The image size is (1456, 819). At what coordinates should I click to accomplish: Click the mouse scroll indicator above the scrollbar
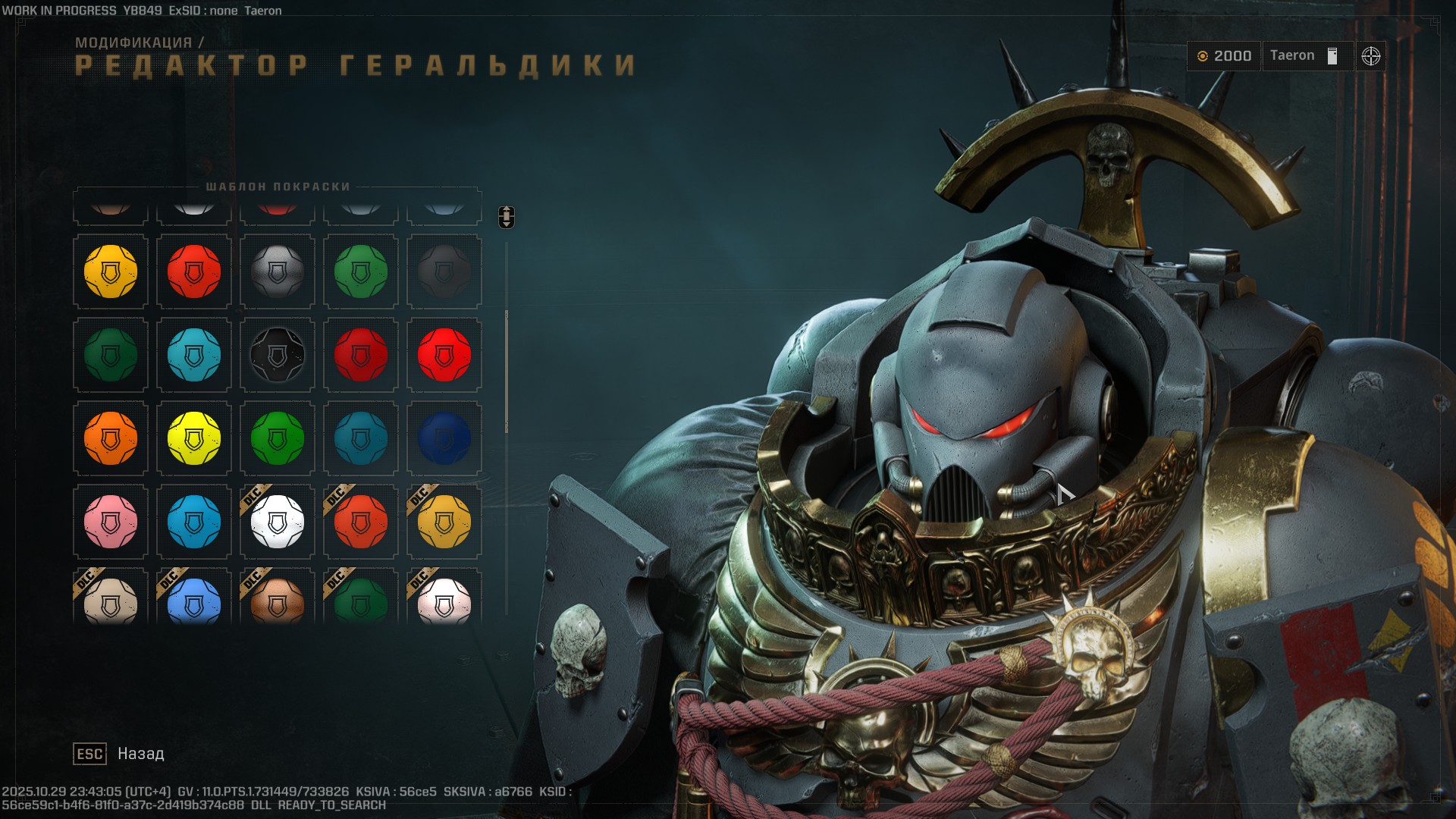tap(507, 216)
